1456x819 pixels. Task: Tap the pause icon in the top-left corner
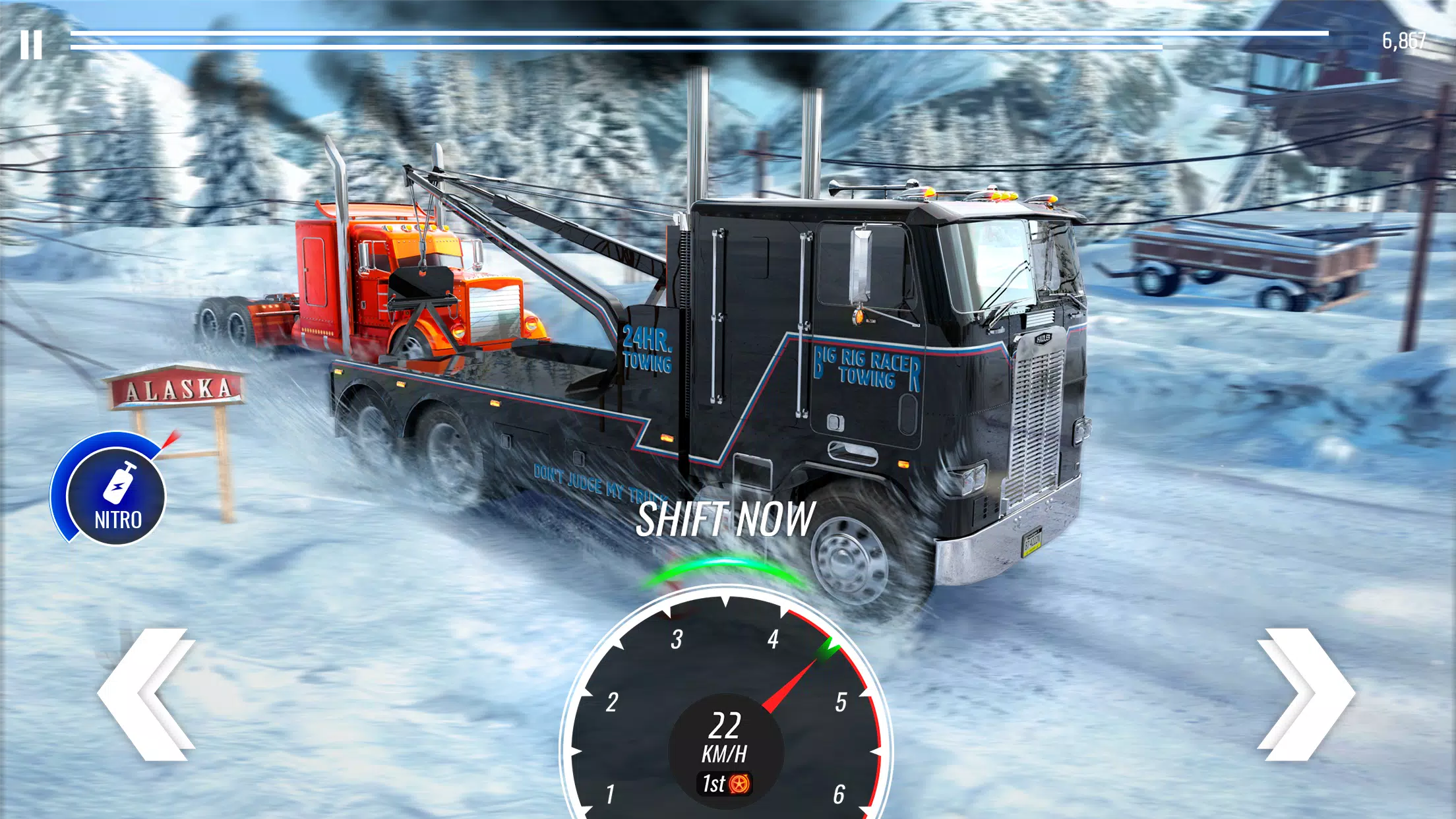30,45
